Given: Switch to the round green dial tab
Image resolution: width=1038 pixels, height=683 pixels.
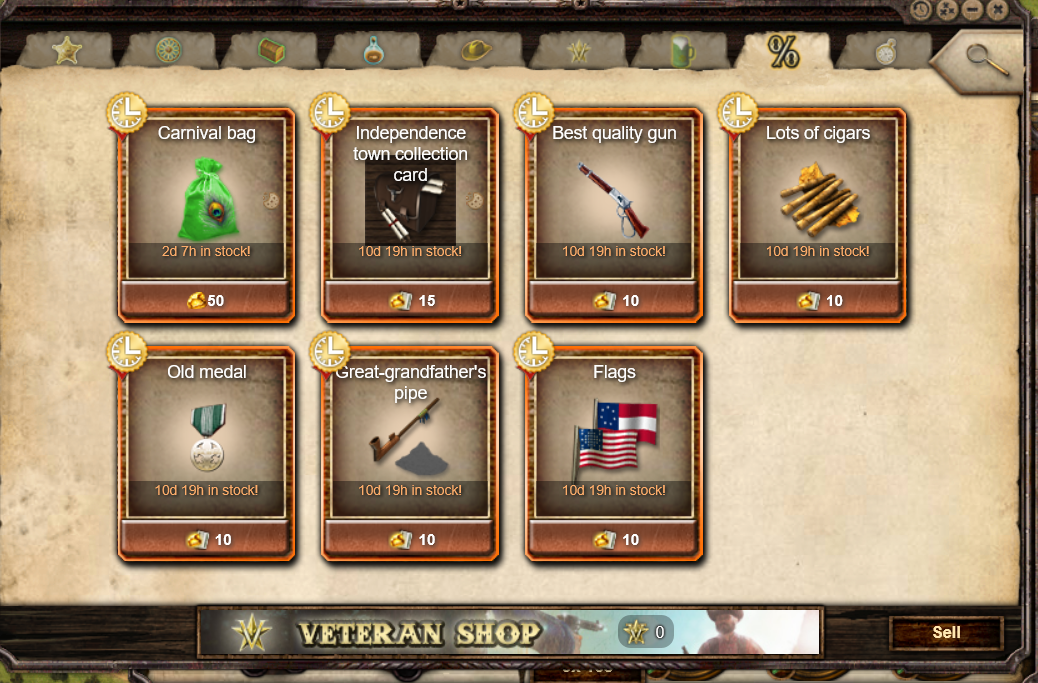Looking at the screenshot, I should 169,51.
